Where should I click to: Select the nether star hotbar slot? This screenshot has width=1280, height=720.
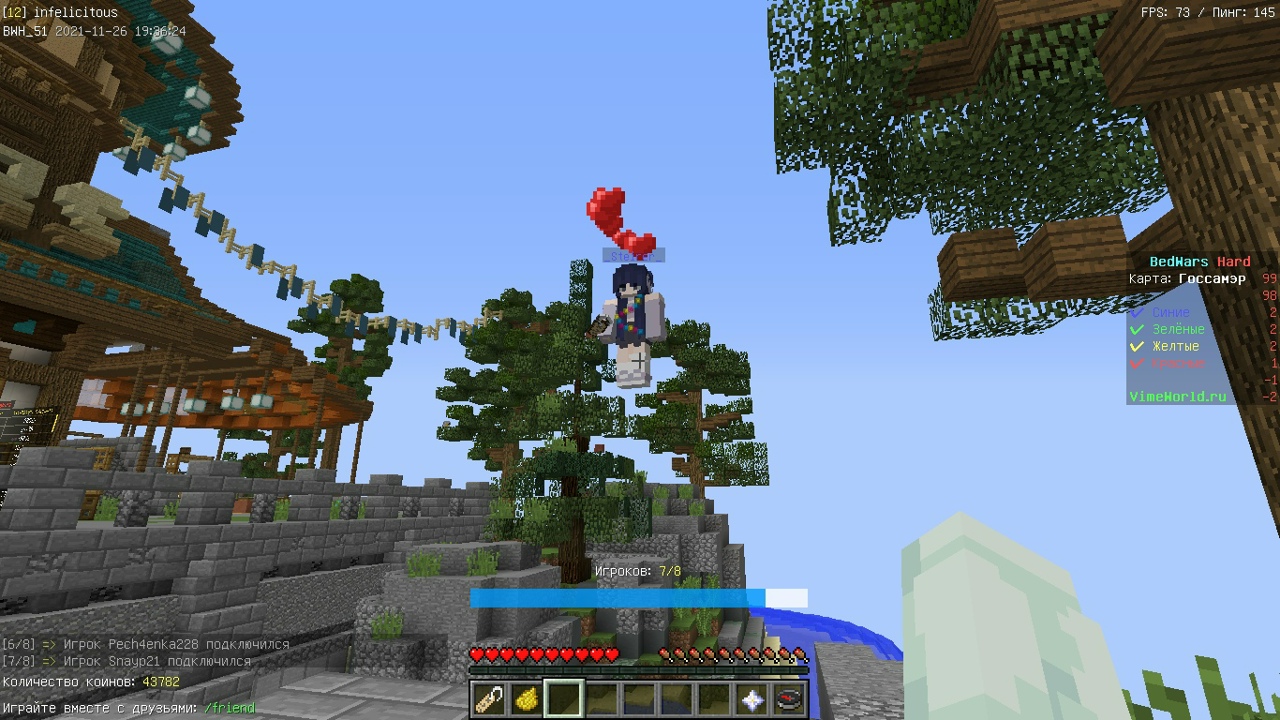752,699
